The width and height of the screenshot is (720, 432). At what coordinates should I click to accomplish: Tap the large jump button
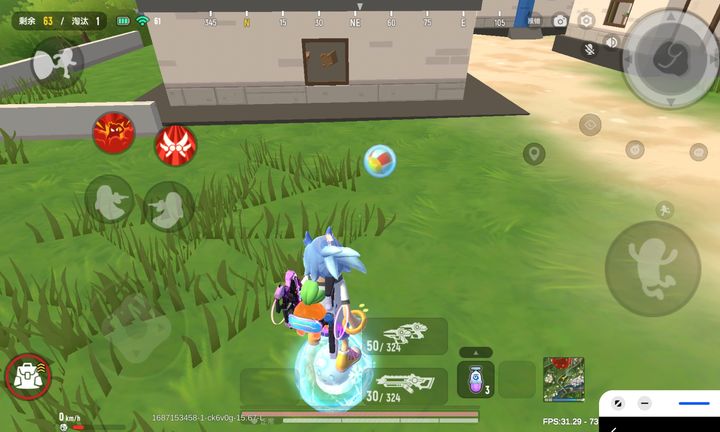tap(652, 268)
